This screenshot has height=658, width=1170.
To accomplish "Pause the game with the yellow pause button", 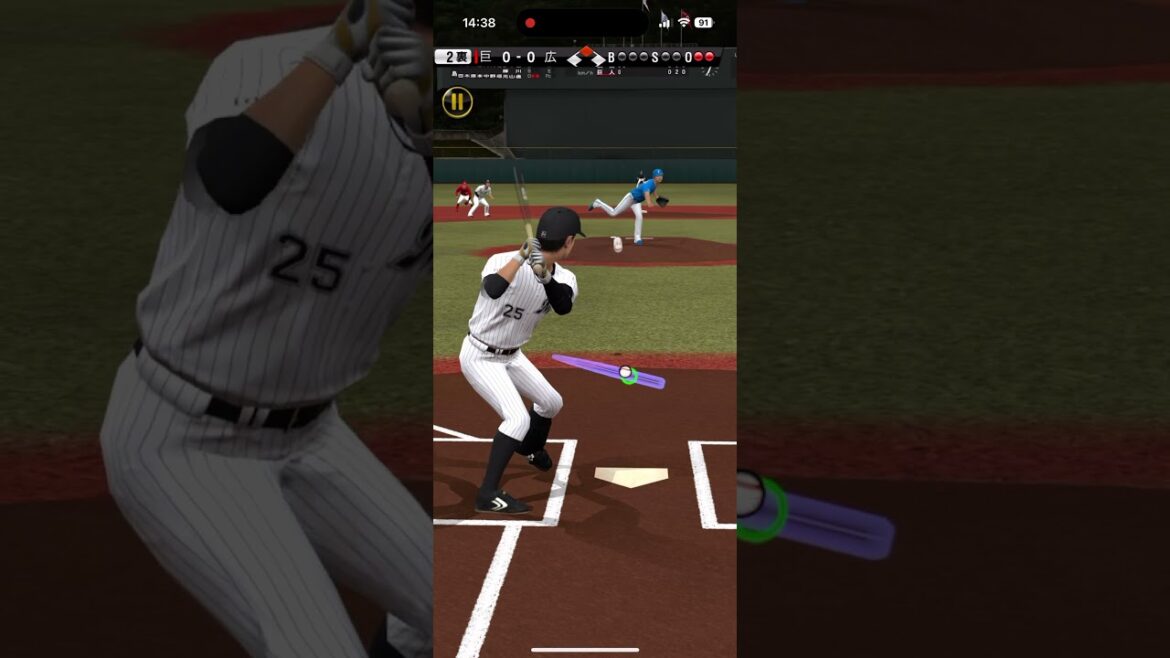I will coord(457,101).
